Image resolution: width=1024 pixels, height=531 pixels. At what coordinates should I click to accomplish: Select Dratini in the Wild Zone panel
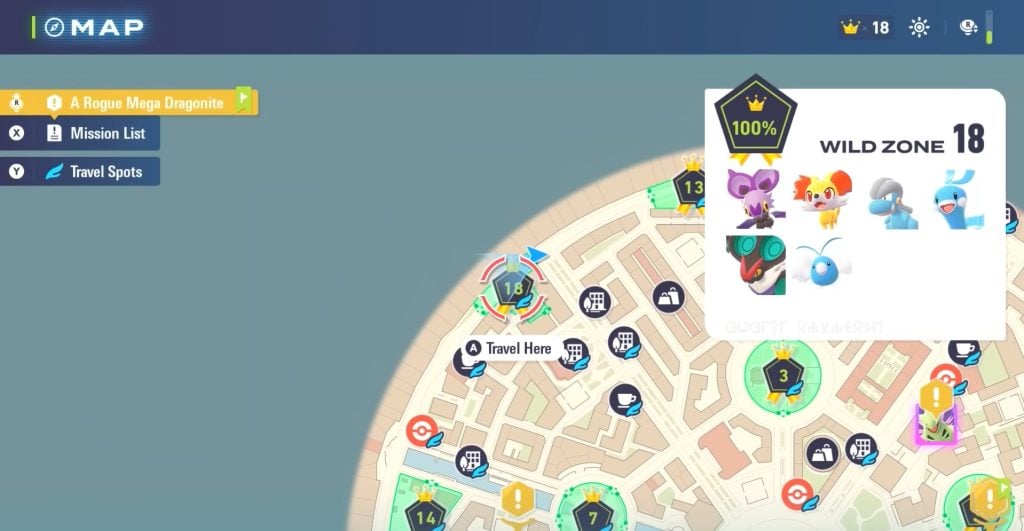coord(956,199)
